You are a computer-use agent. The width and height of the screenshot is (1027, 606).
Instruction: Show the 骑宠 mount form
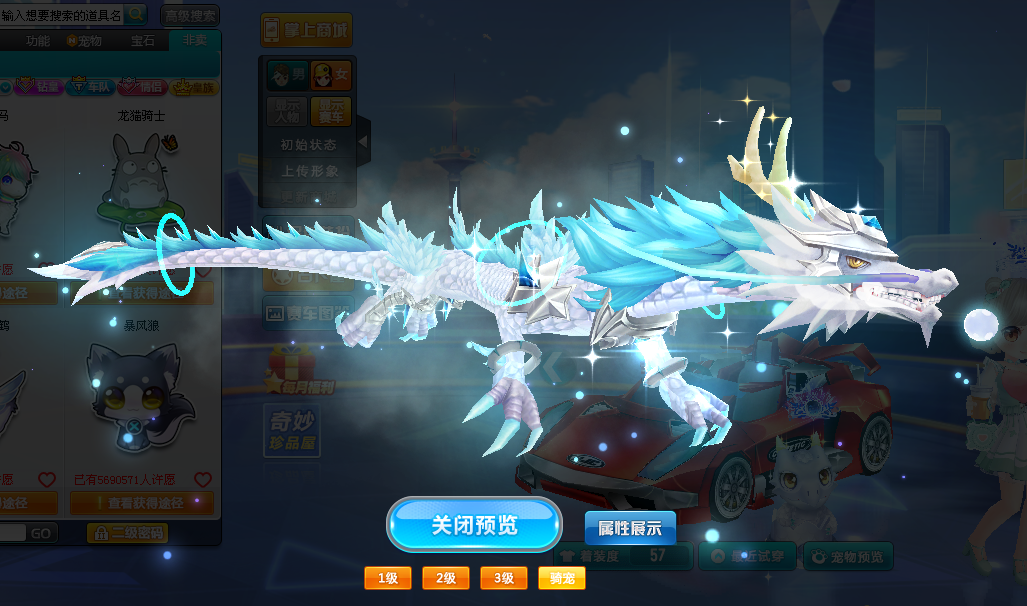point(562,578)
